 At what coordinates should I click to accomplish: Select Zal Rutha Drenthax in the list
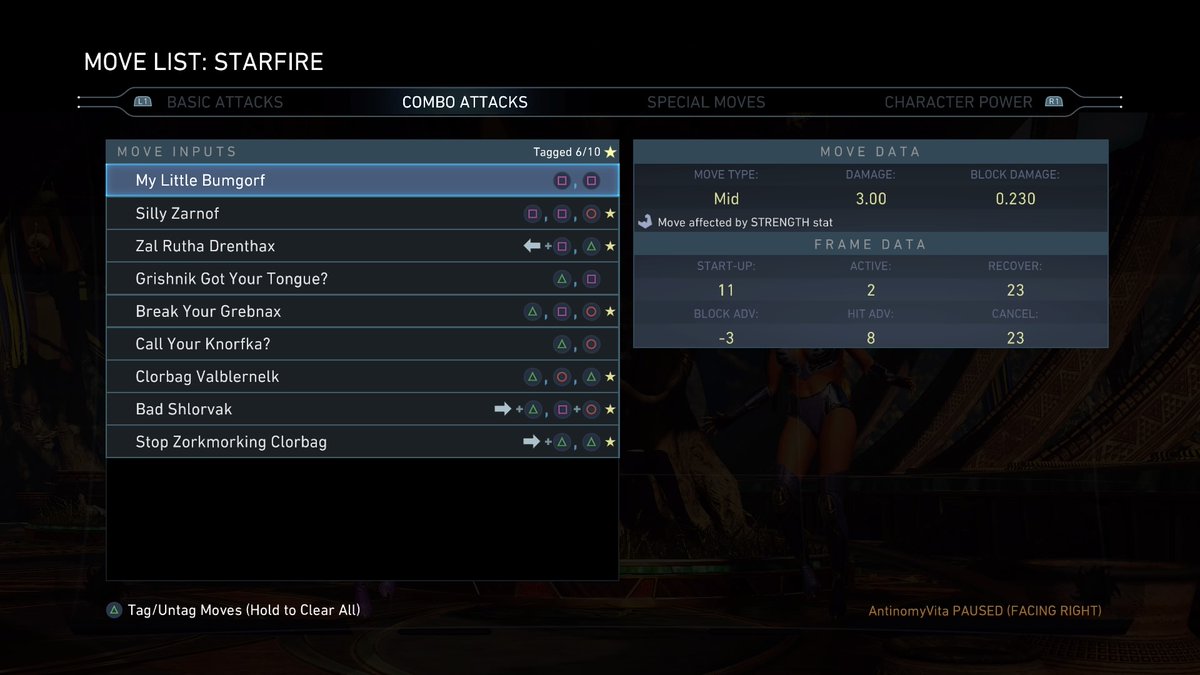click(x=362, y=246)
